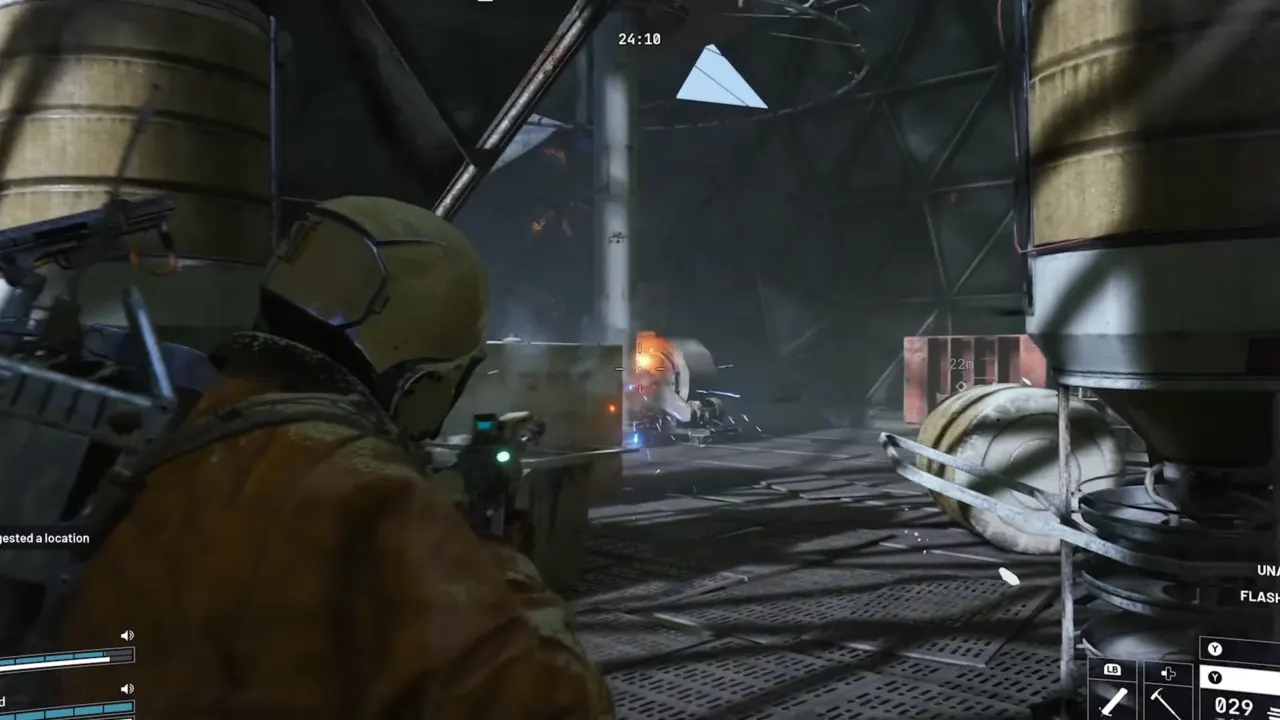Image resolution: width=1280 pixels, height=720 pixels.
Task: Click the speaker icon of the lower squadmate
Action: [x=126, y=688]
